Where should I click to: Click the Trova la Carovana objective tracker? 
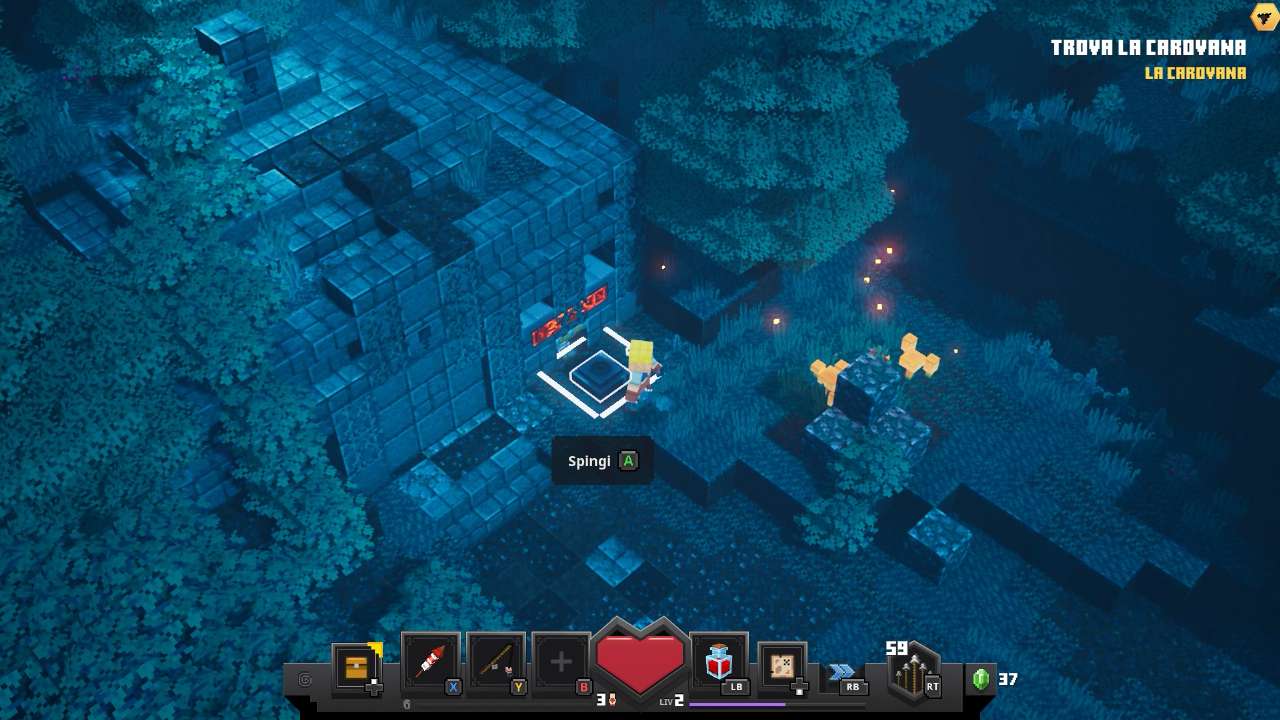coord(1148,48)
